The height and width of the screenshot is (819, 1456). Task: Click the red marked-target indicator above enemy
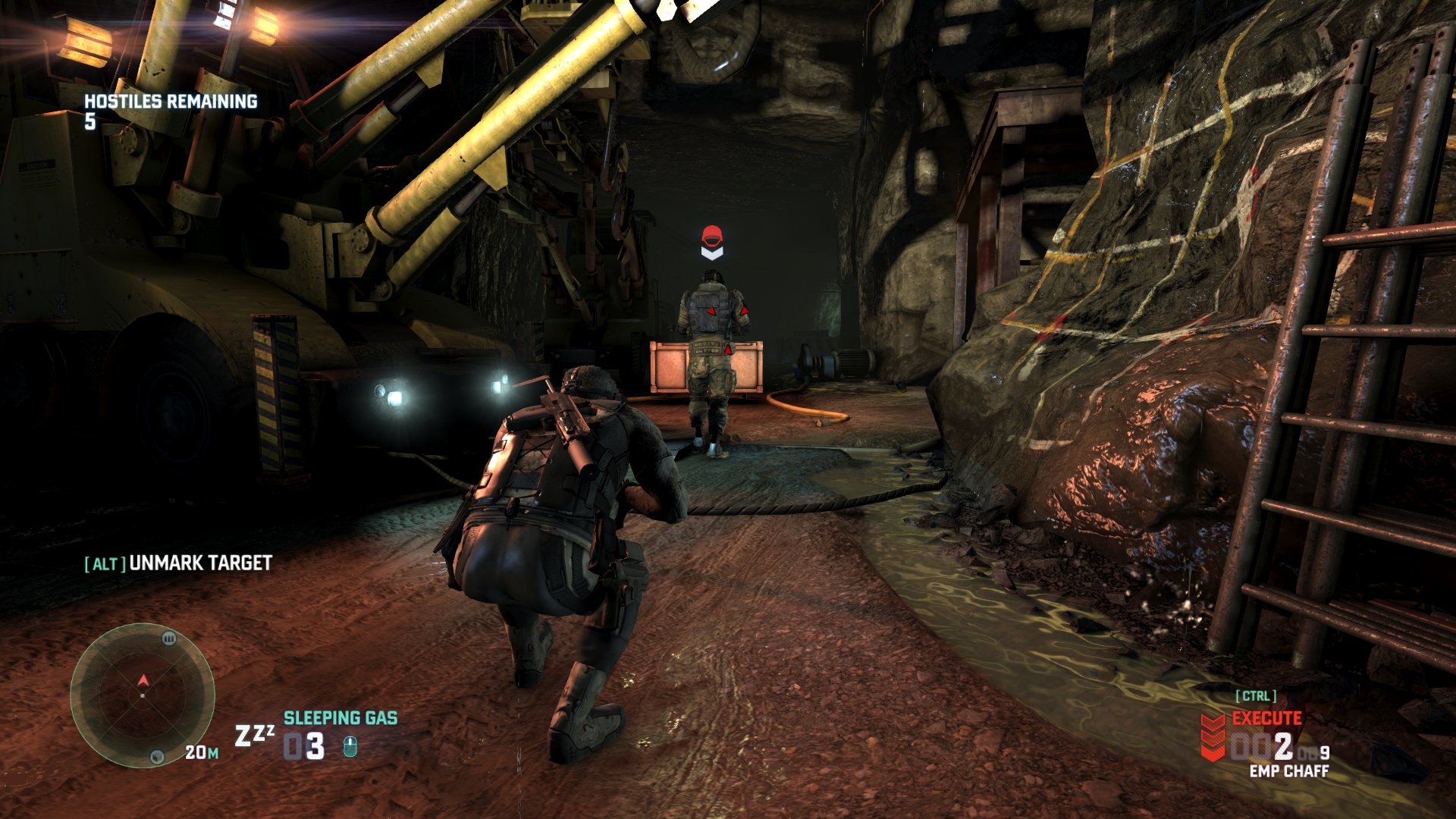tap(711, 242)
